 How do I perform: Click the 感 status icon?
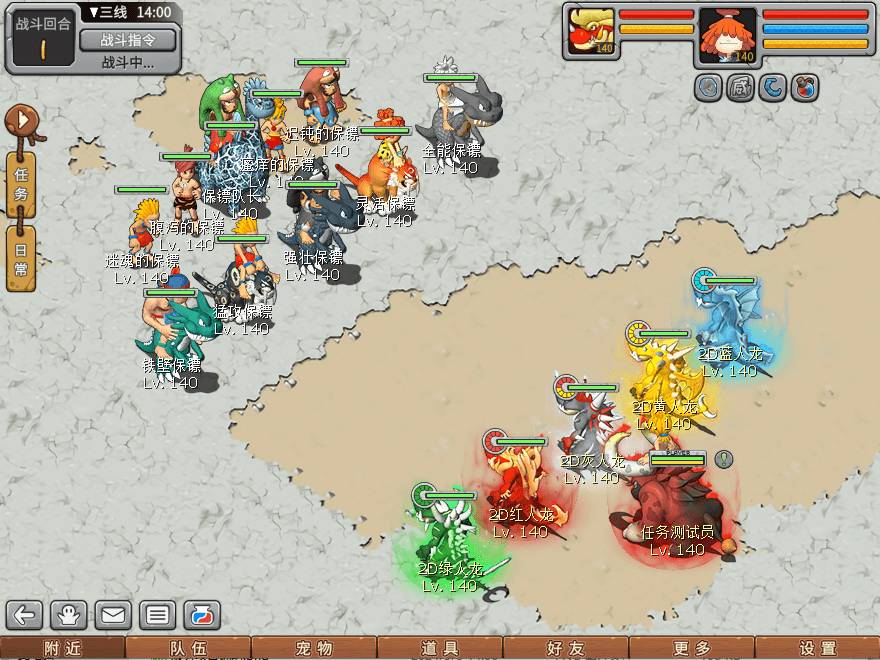click(x=740, y=88)
